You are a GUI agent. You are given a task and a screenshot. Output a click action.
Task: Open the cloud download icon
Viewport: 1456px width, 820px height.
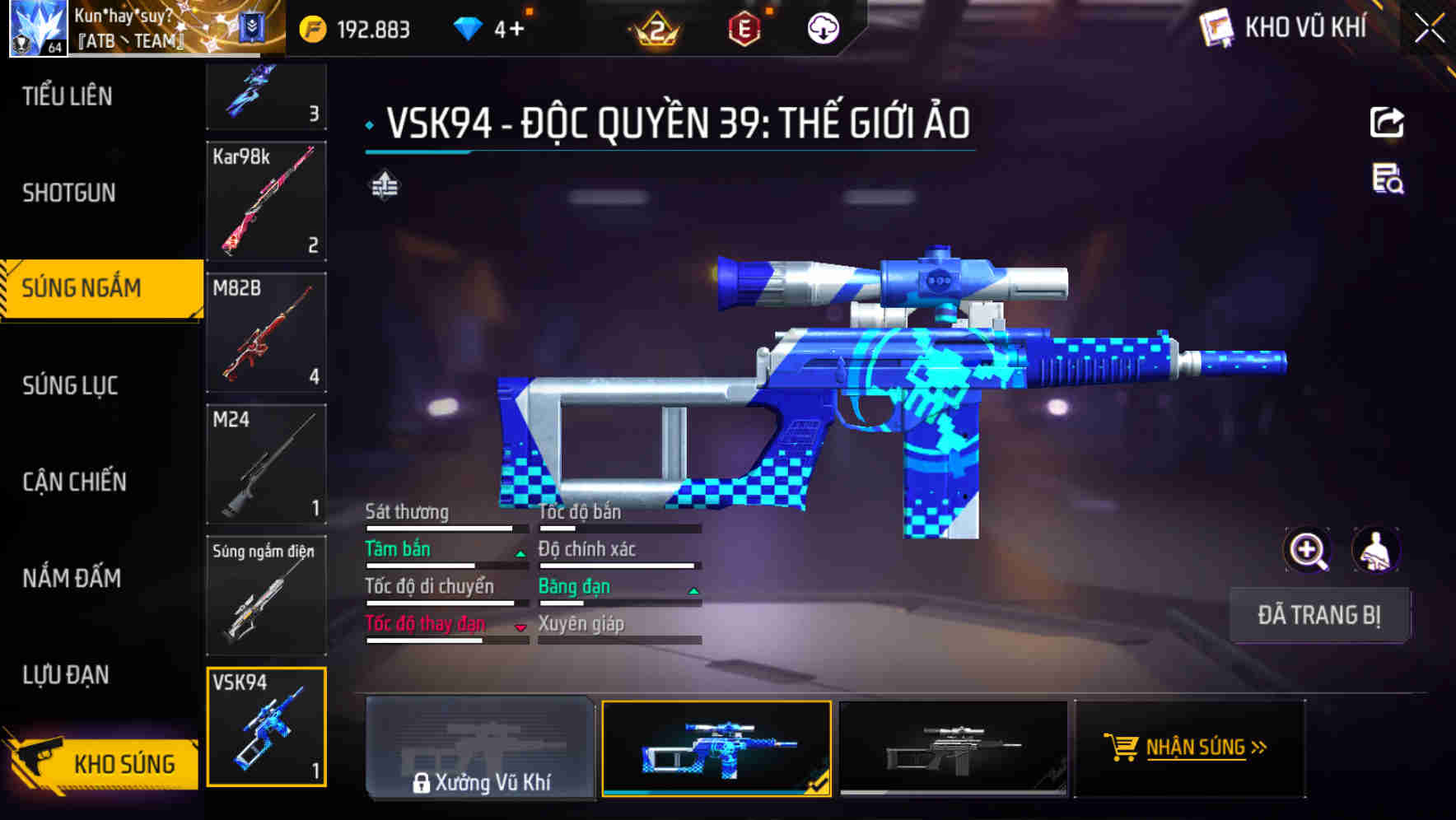[821, 27]
